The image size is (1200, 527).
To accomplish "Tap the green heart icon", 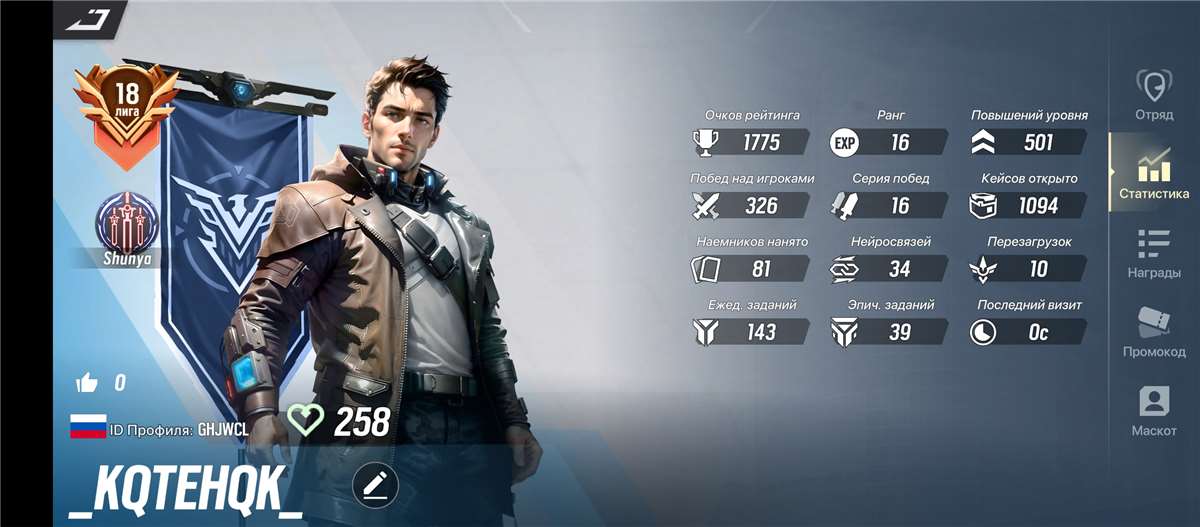I will [305, 420].
